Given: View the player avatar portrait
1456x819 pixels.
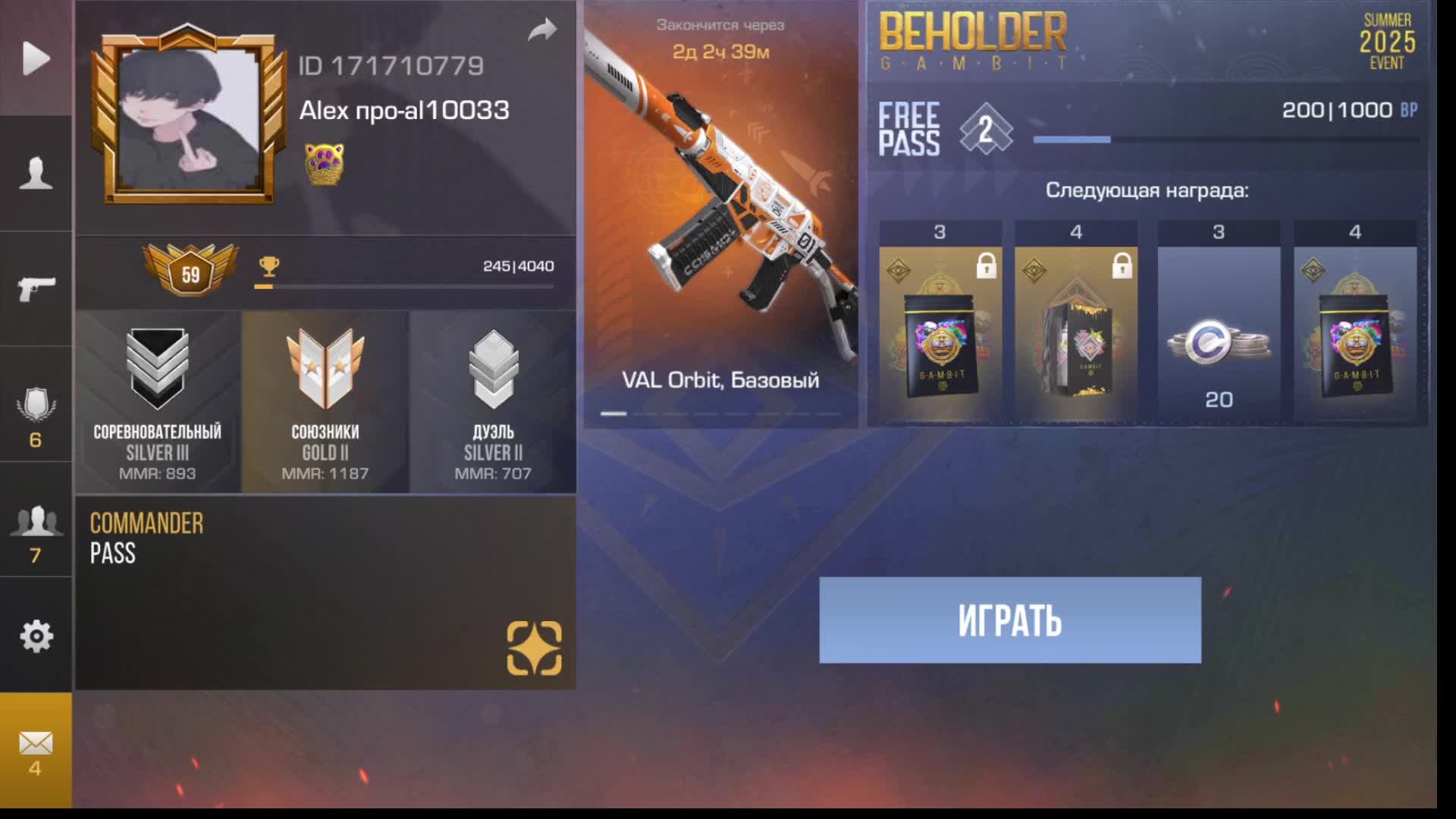Looking at the screenshot, I should (189, 118).
